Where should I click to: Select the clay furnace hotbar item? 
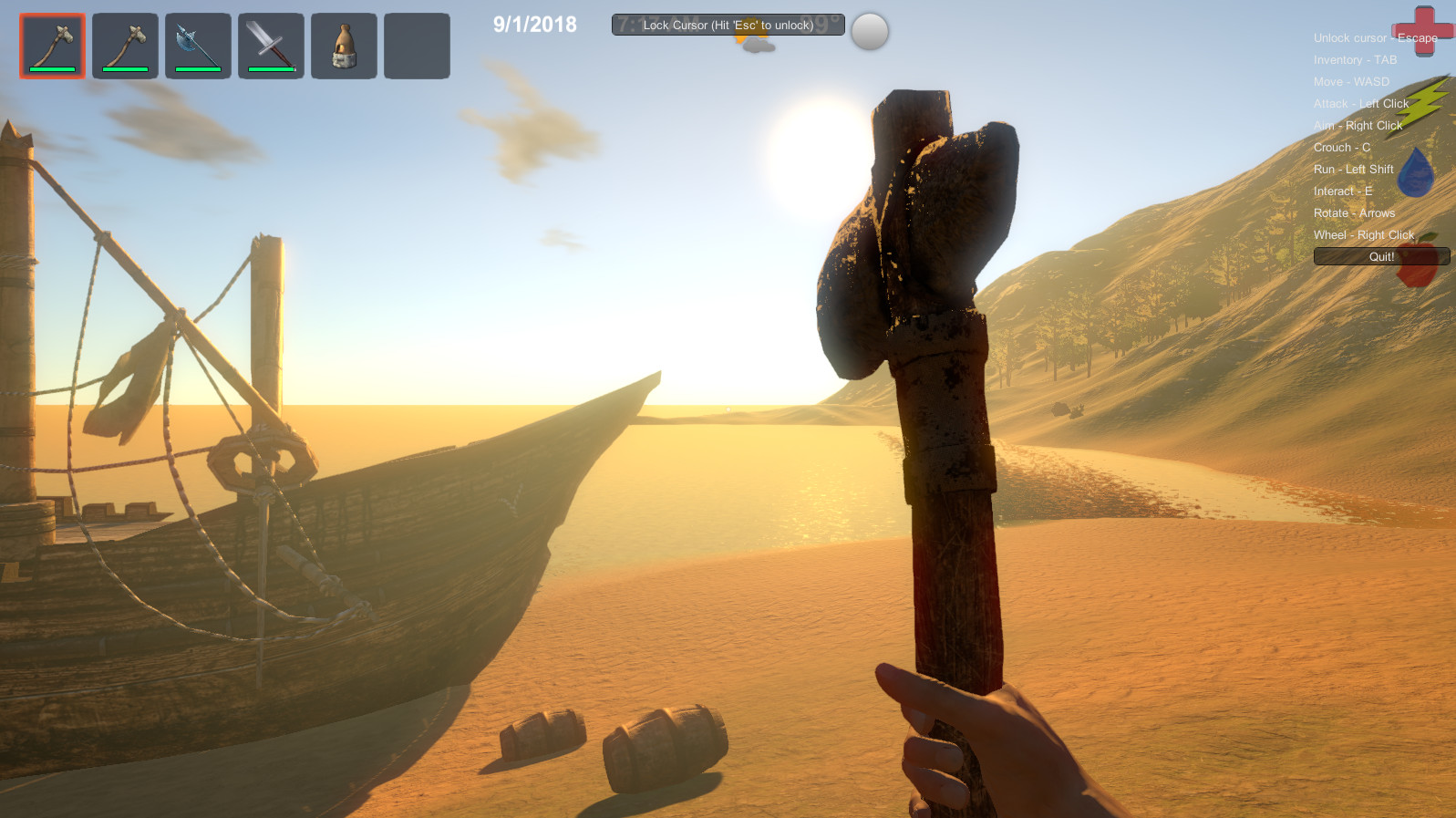click(344, 46)
